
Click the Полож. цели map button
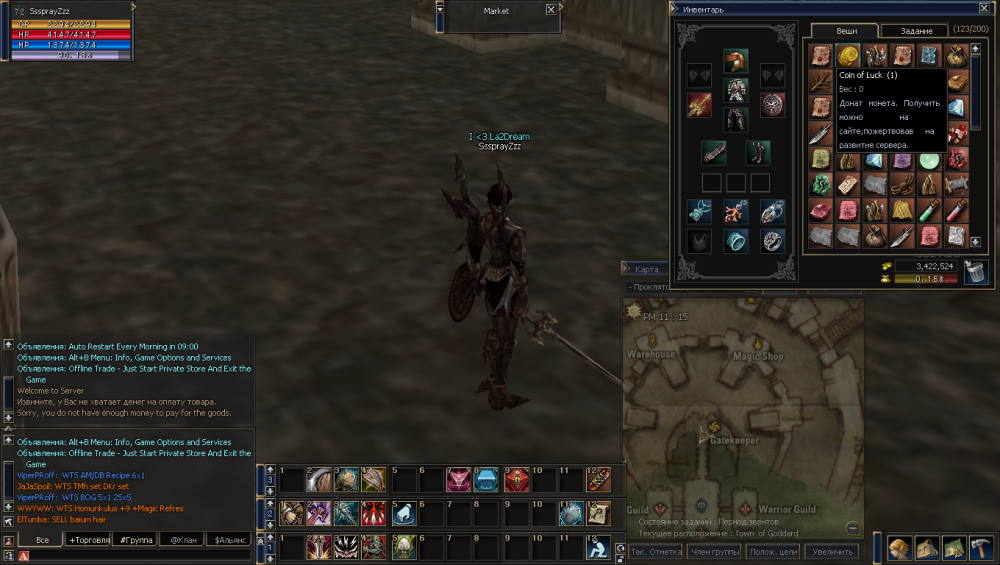774,552
